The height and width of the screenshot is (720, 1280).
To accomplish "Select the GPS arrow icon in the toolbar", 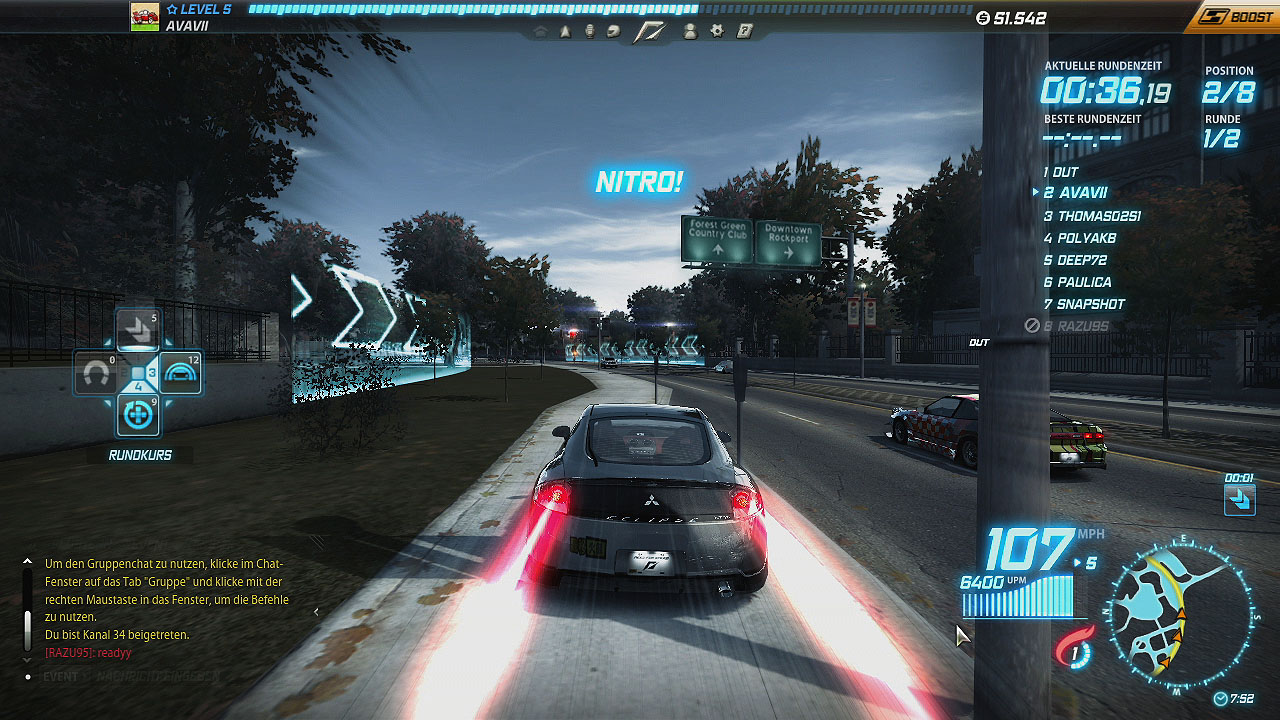I will point(565,32).
